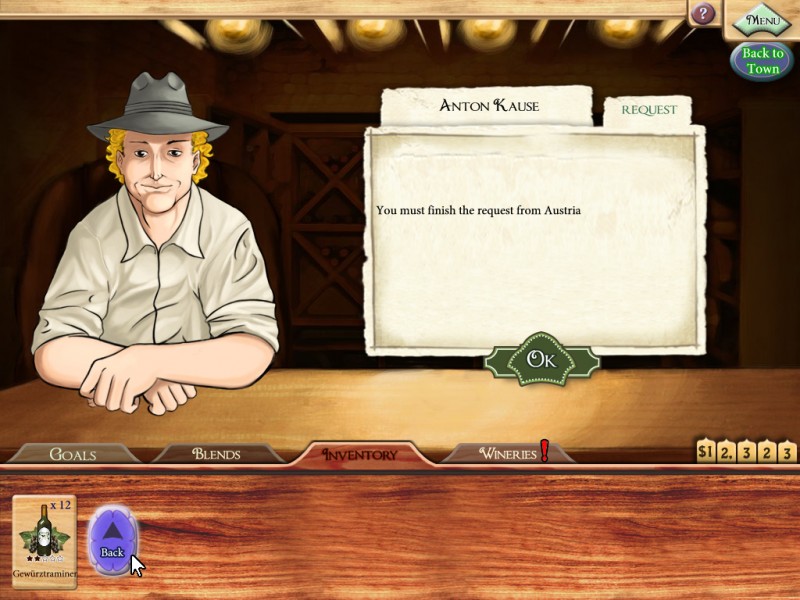
Task: Confirm the message with the Ok button
Action: pos(541,360)
